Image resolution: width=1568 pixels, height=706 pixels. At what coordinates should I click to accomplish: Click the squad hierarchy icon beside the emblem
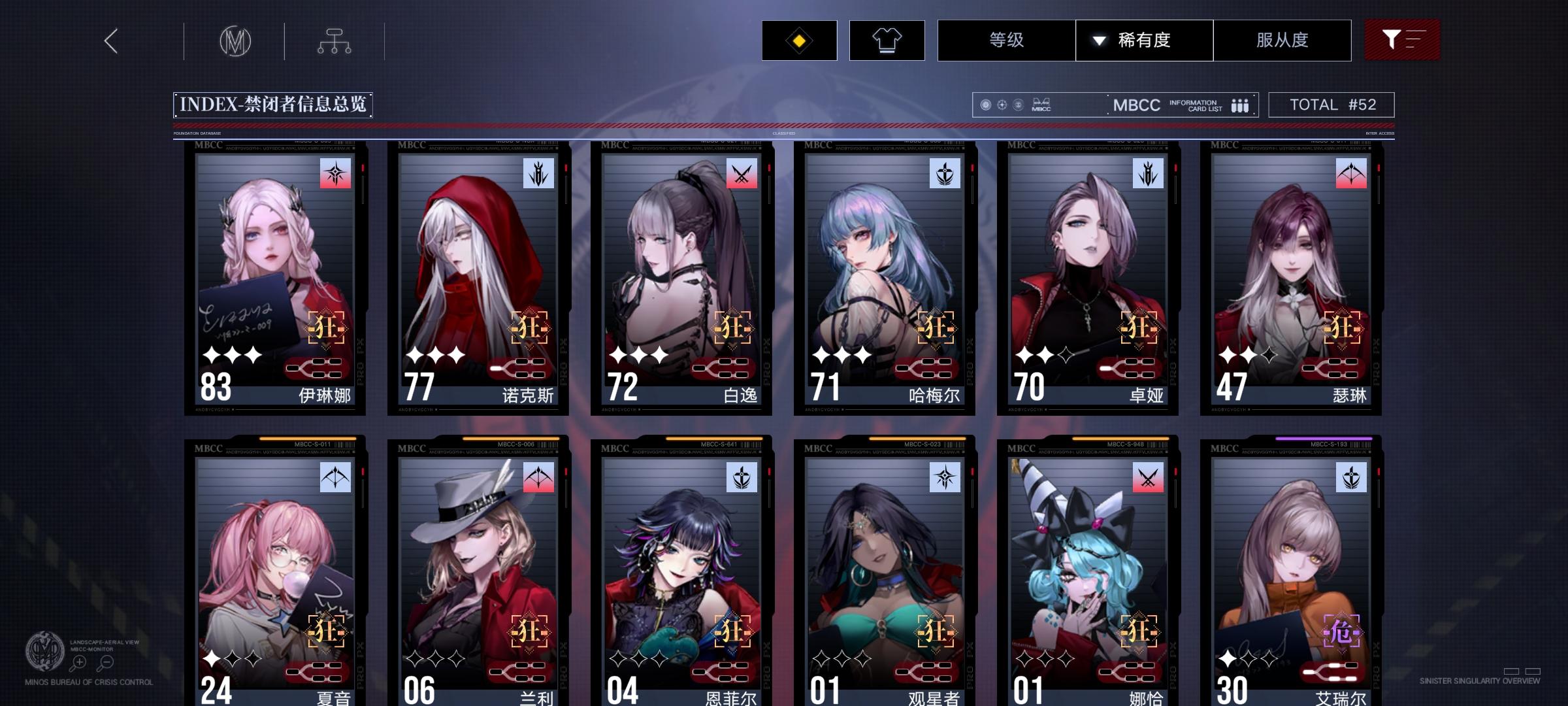pos(335,40)
